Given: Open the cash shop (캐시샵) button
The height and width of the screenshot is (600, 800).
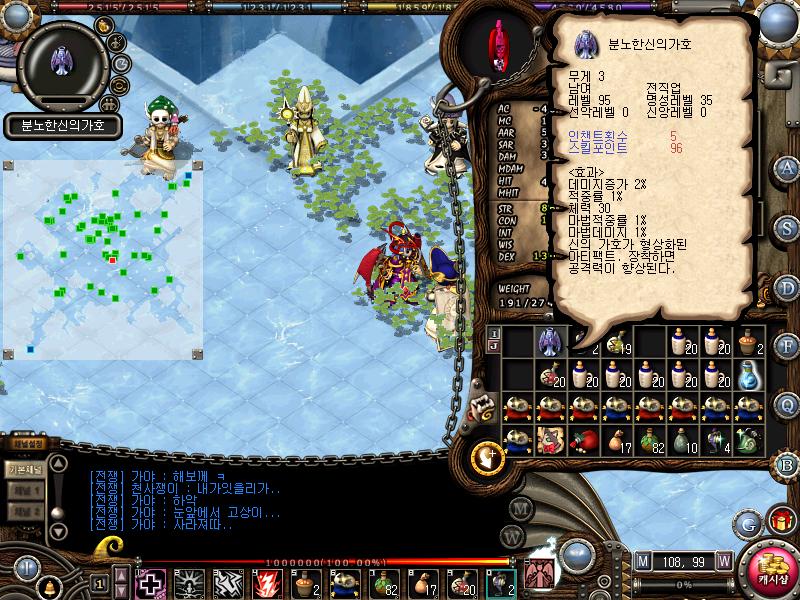Looking at the screenshot, I should (770, 569).
